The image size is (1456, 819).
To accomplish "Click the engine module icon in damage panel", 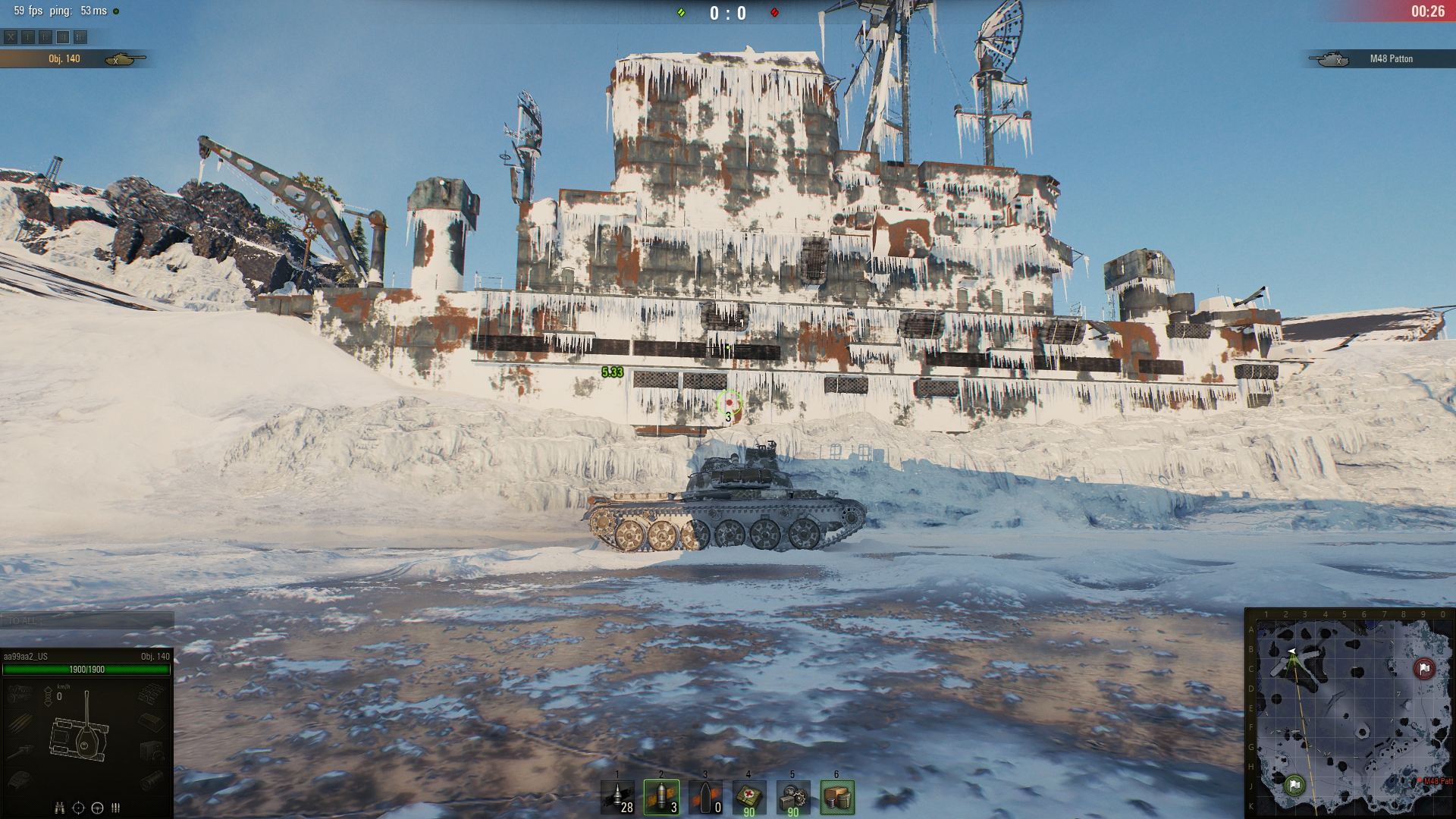I will pos(20,692).
